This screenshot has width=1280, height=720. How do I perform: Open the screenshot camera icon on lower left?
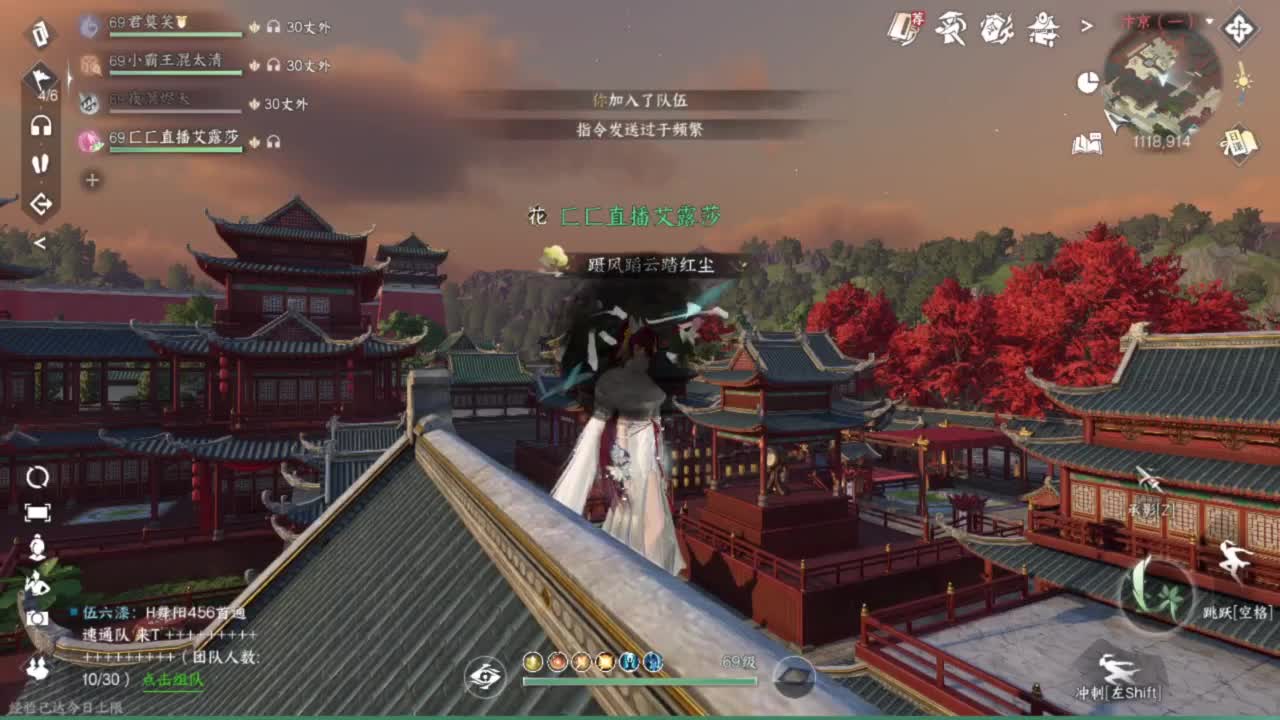tap(38, 619)
